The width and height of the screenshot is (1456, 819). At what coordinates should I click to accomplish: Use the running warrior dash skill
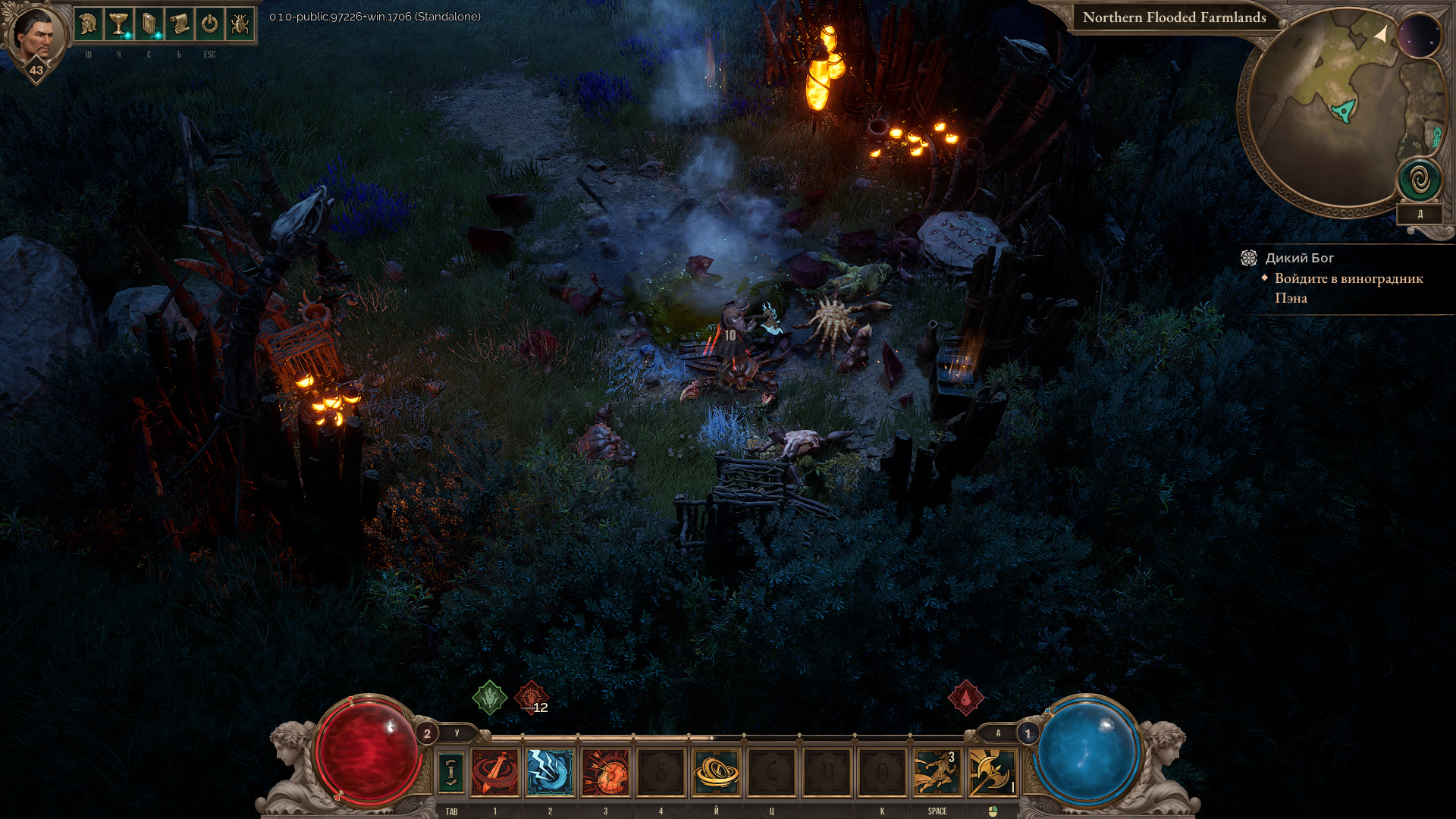(x=937, y=772)
